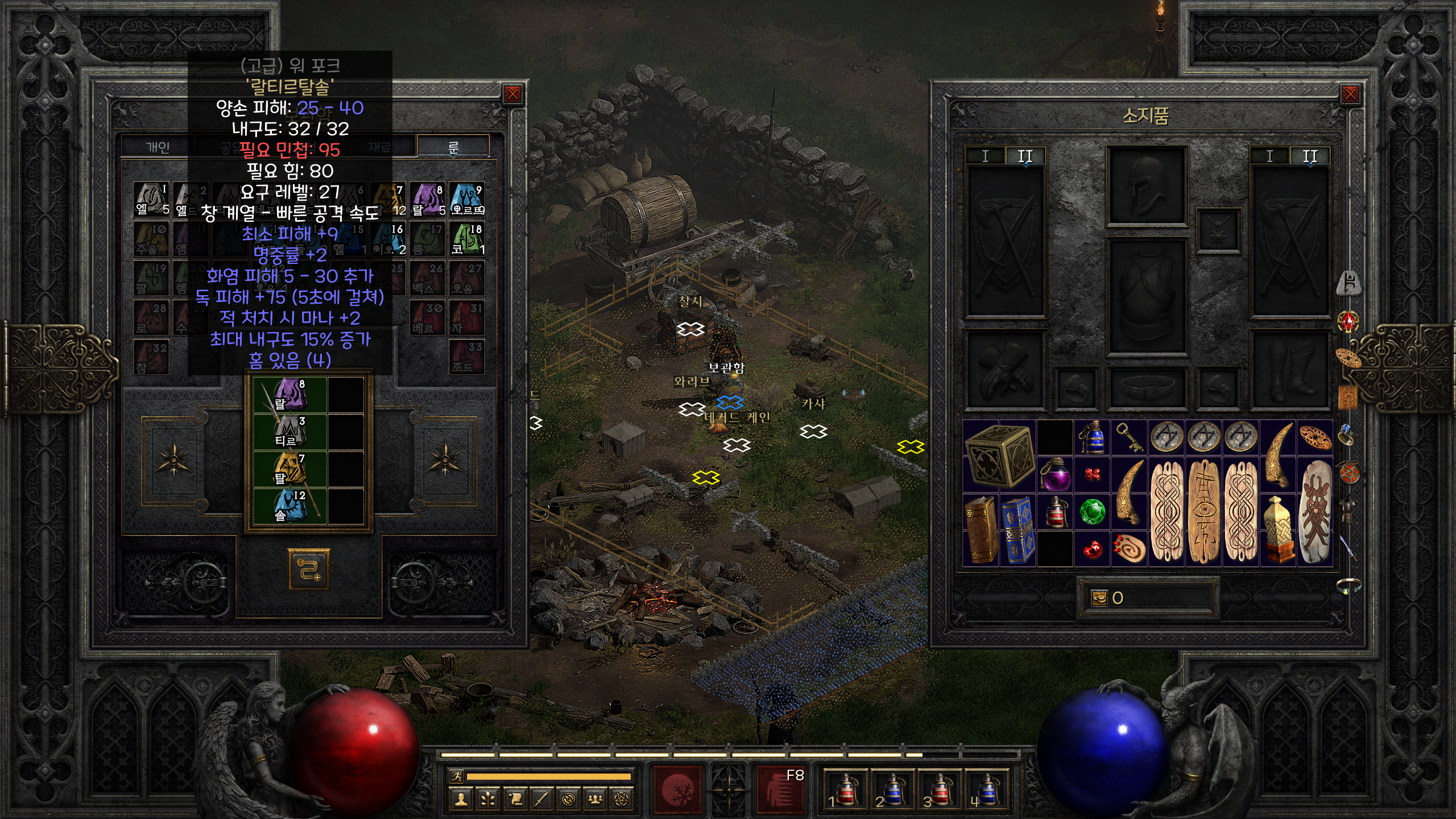
Task: Click the blue tome in inventory
Action: pyautogui.click(x=1018, y=530)
